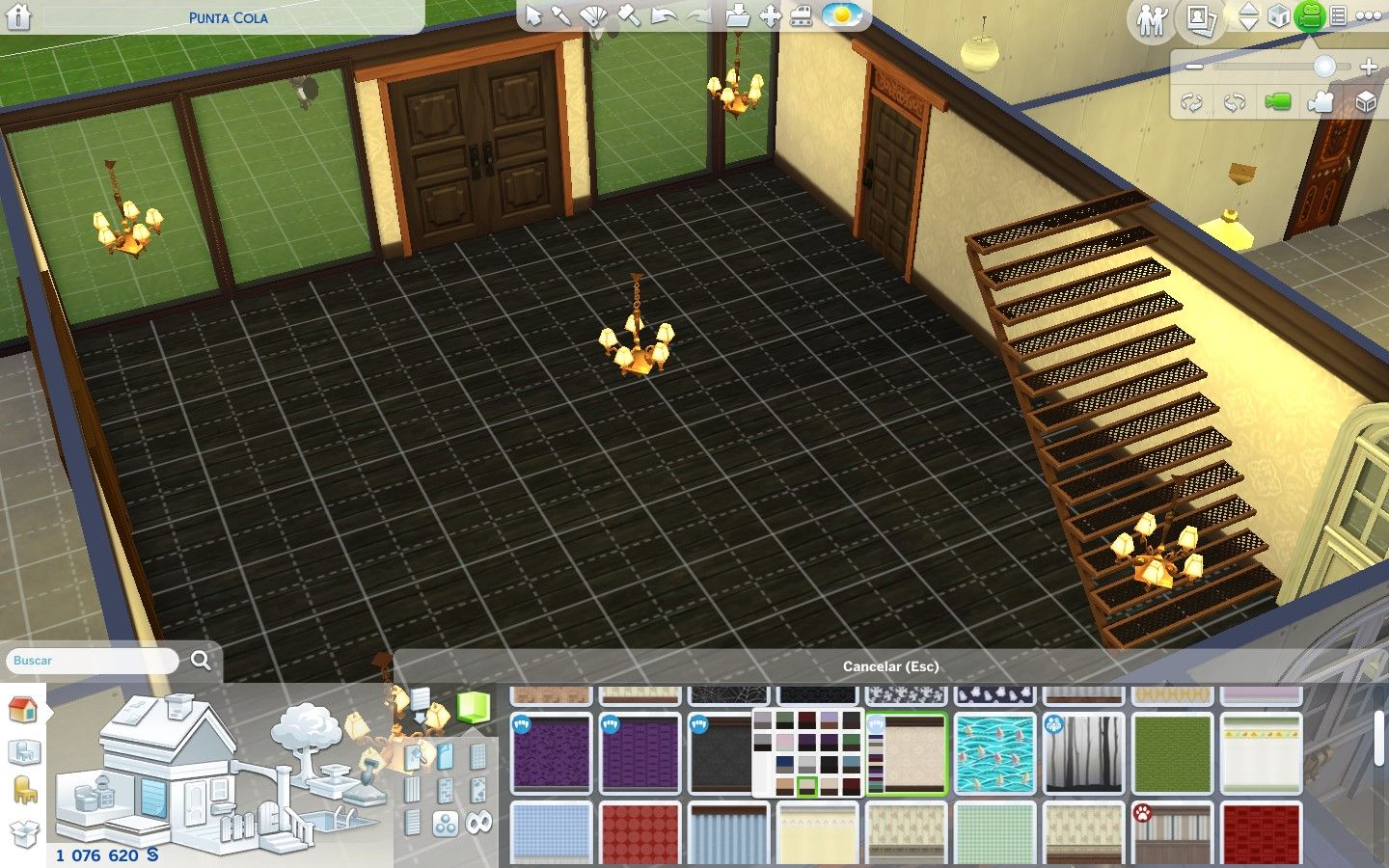Open the household Sims icon
The height and width of the screenshot is (868, 1389).
(x=1151, y=19)
